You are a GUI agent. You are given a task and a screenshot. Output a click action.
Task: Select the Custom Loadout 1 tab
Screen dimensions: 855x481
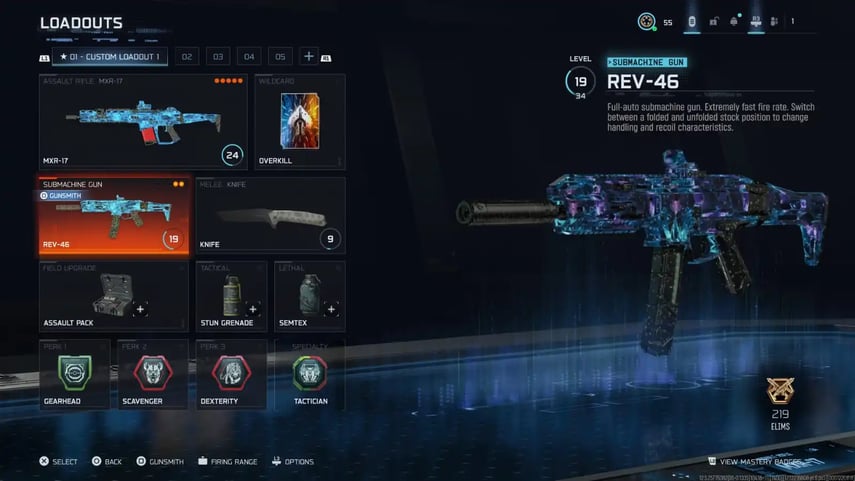pyautogui.click(x=111, y=57)
